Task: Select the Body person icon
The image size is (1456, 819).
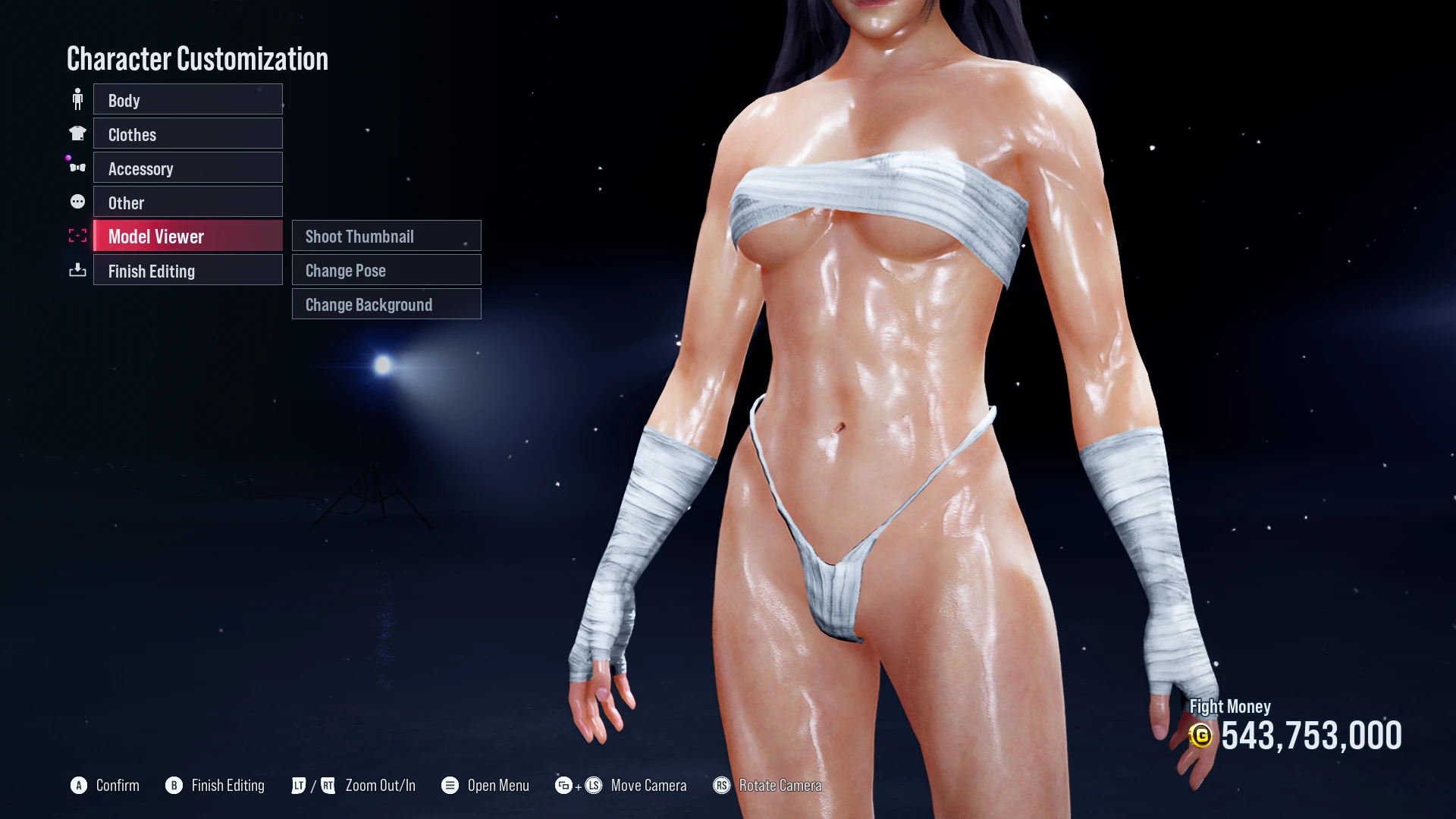Action: coord(77,97)
